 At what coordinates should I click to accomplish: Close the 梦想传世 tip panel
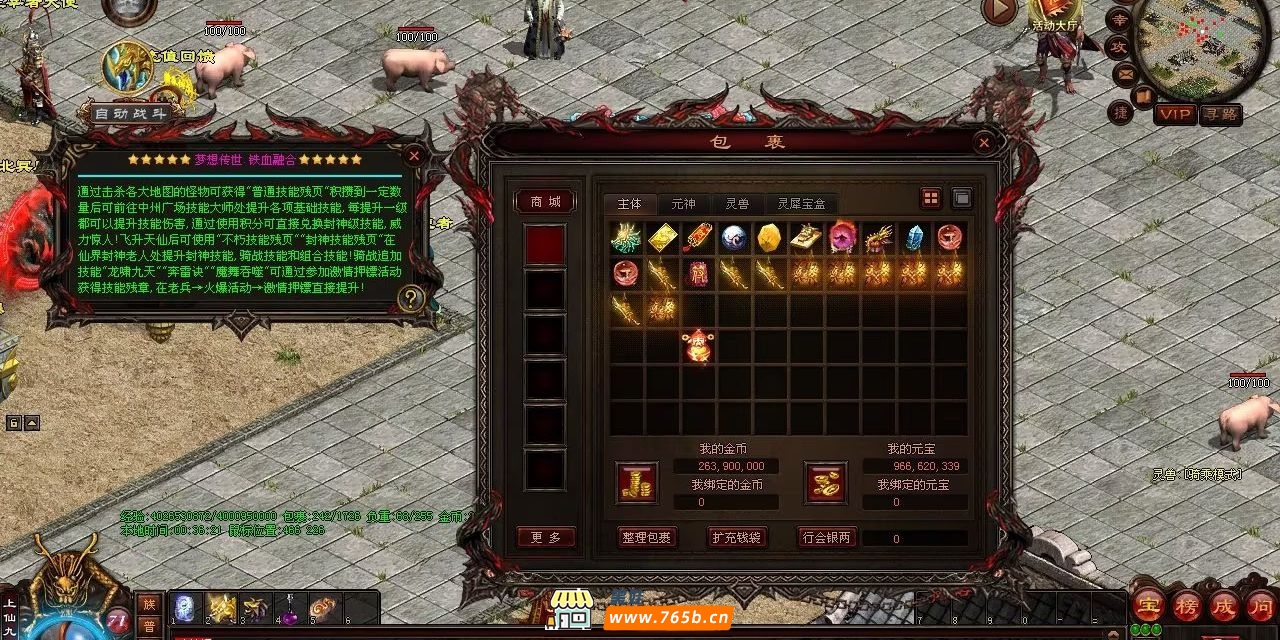coord(414,156)
